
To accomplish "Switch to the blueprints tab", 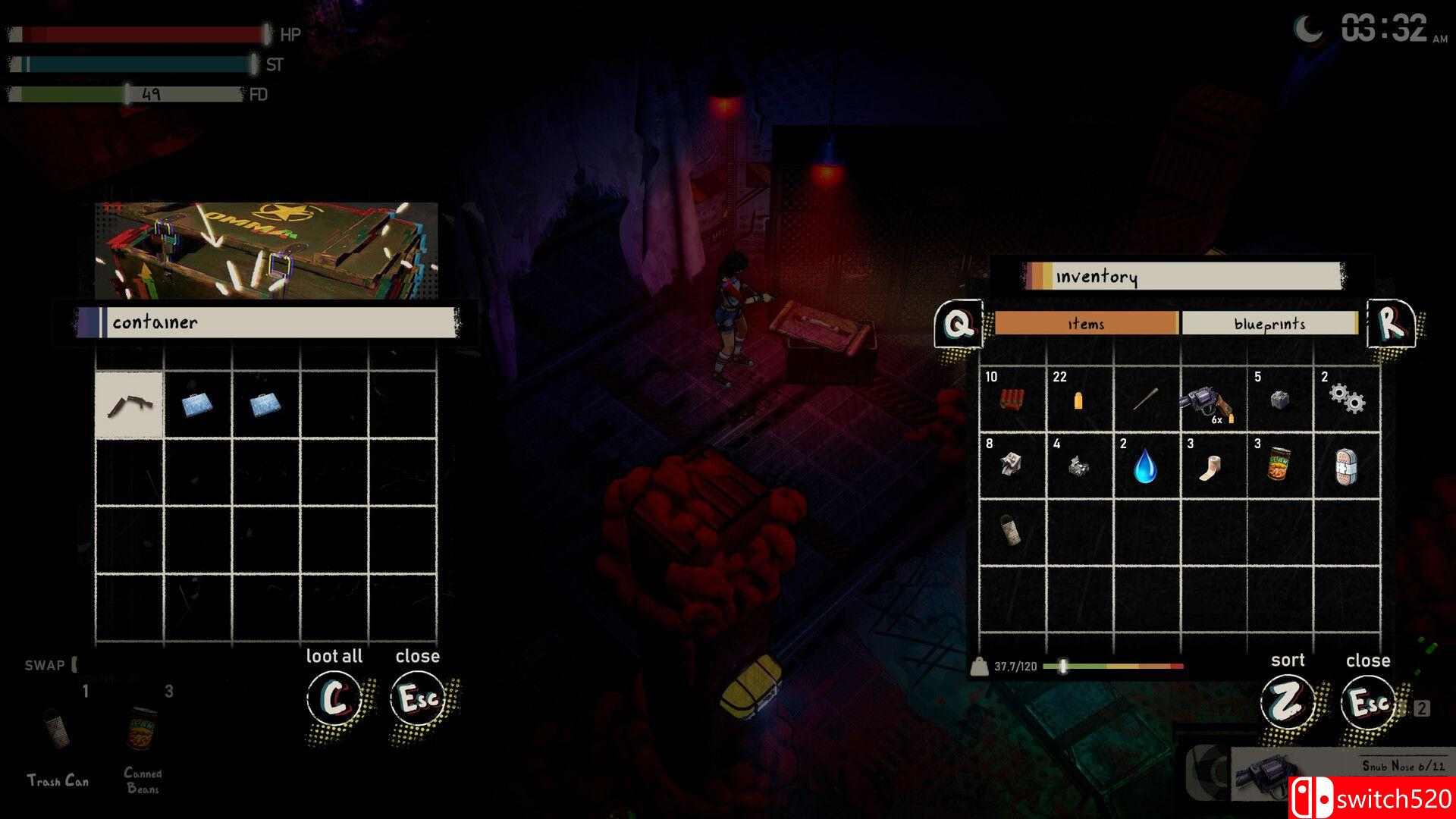I will 1269,324.
